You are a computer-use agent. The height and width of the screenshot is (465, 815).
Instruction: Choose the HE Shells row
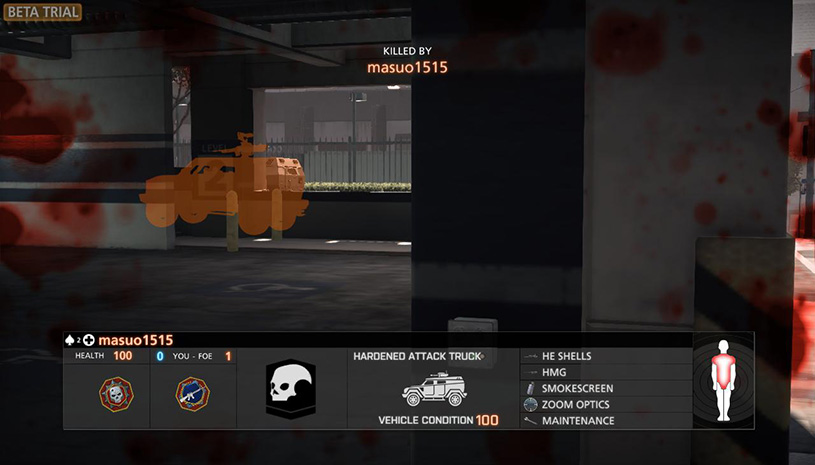566,356
